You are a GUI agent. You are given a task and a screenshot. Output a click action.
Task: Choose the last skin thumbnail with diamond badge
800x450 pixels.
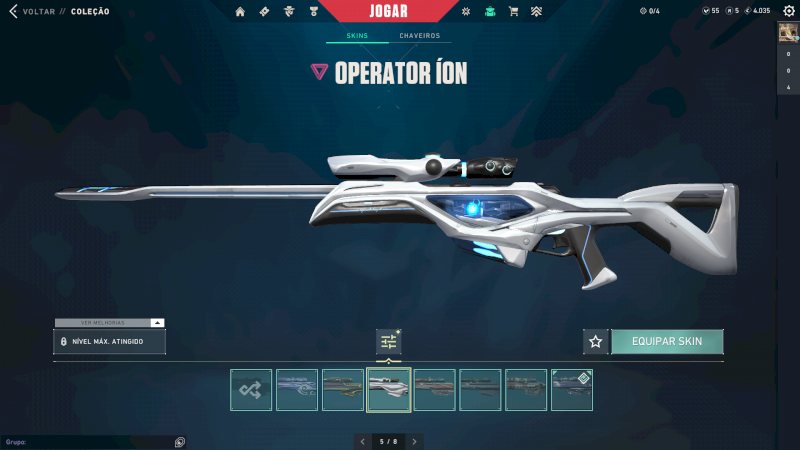[x=572, y=390]
